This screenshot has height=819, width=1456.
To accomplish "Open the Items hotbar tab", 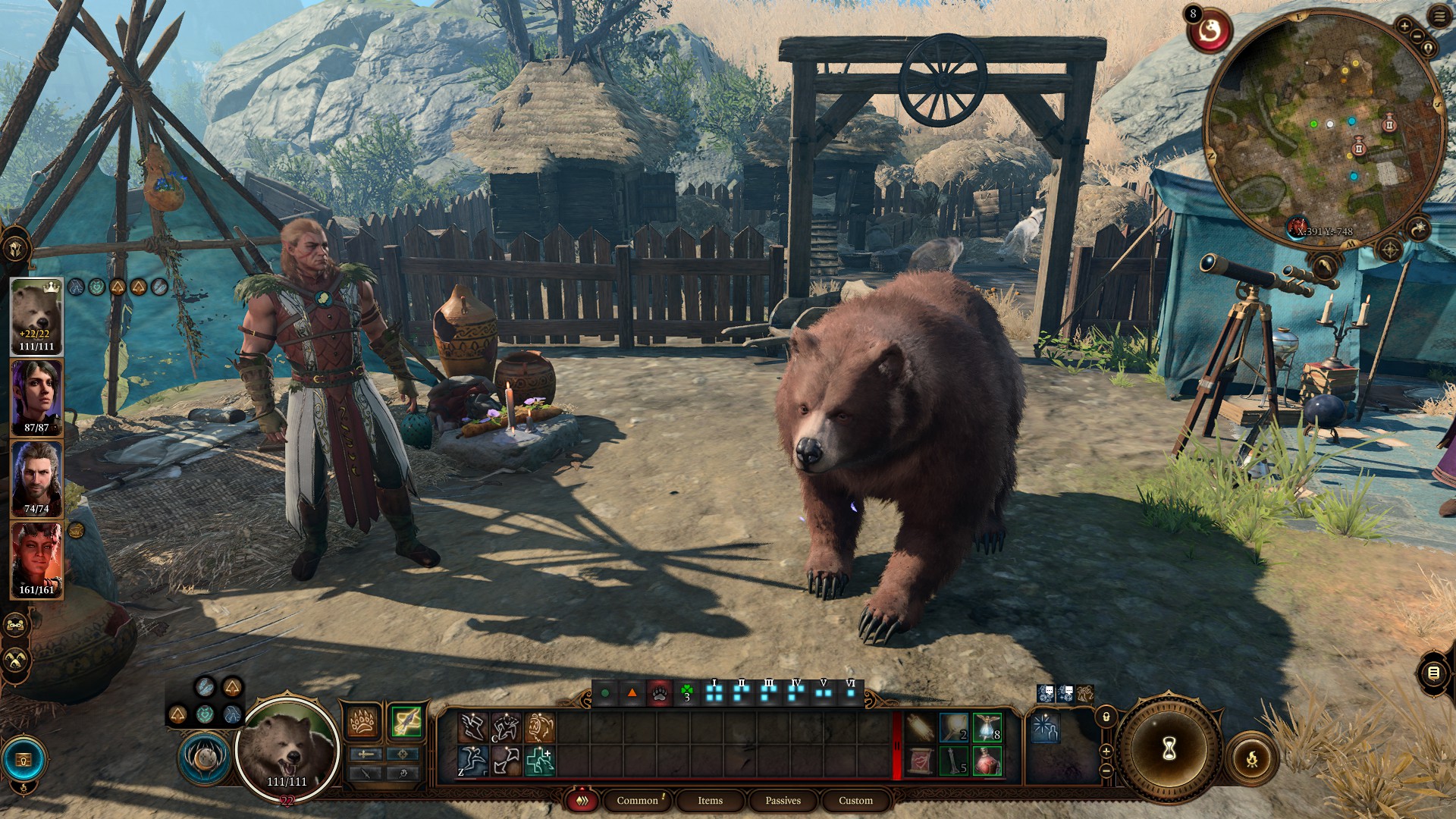I will (x=710, y=800).
